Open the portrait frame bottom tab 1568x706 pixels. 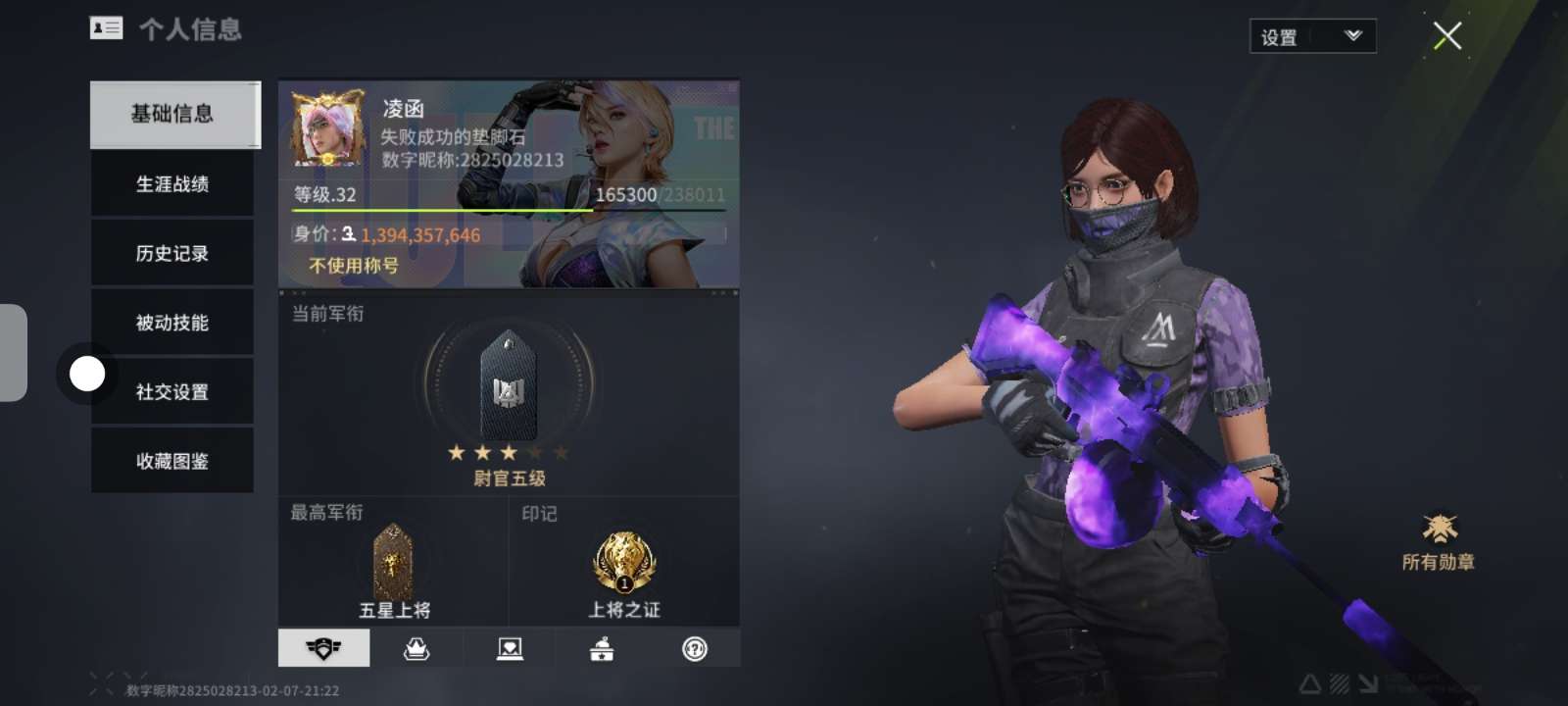pyautogui.click(x=510, y=648)
